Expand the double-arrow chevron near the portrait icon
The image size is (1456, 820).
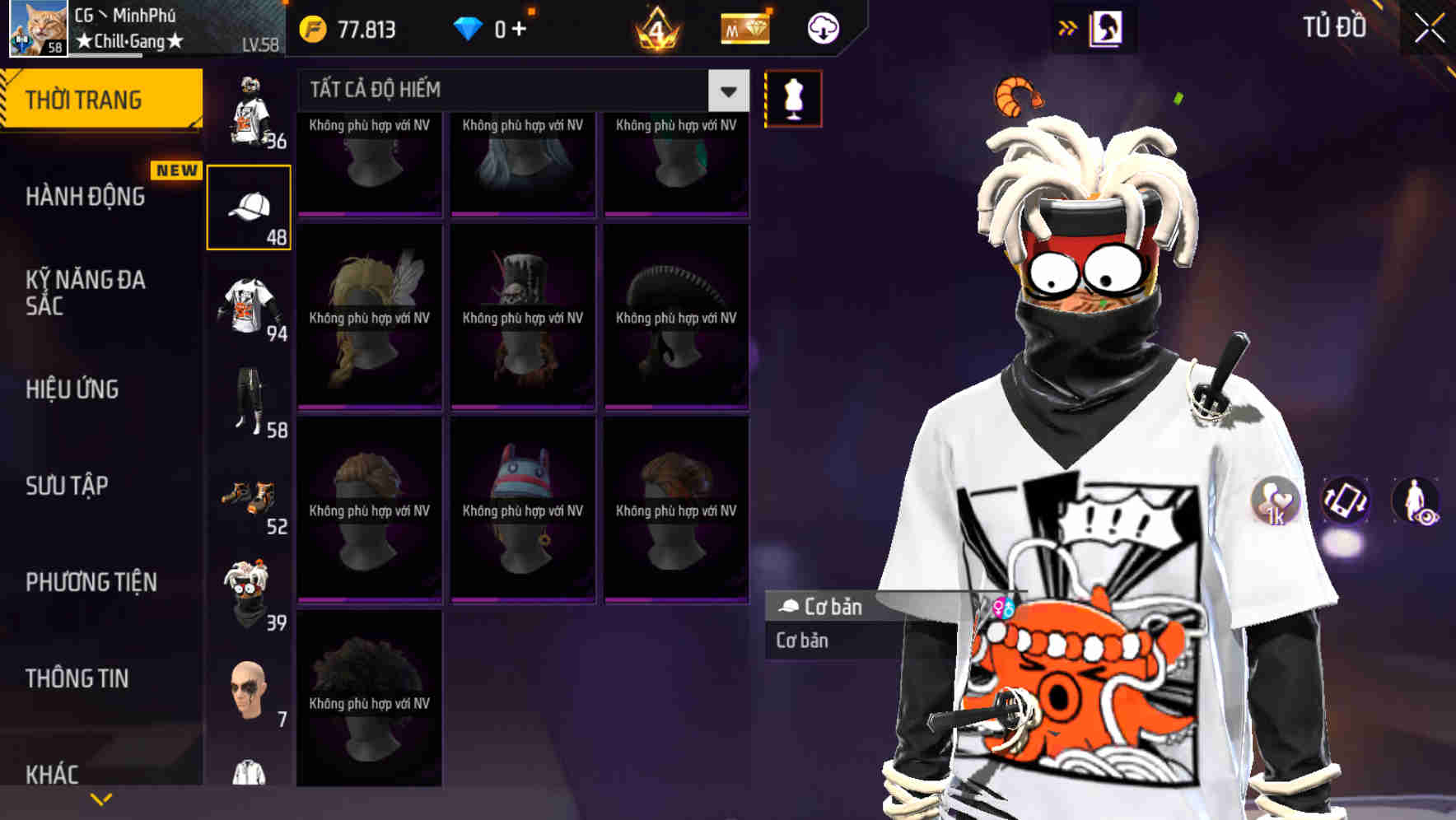click(x=1068, y=27)
